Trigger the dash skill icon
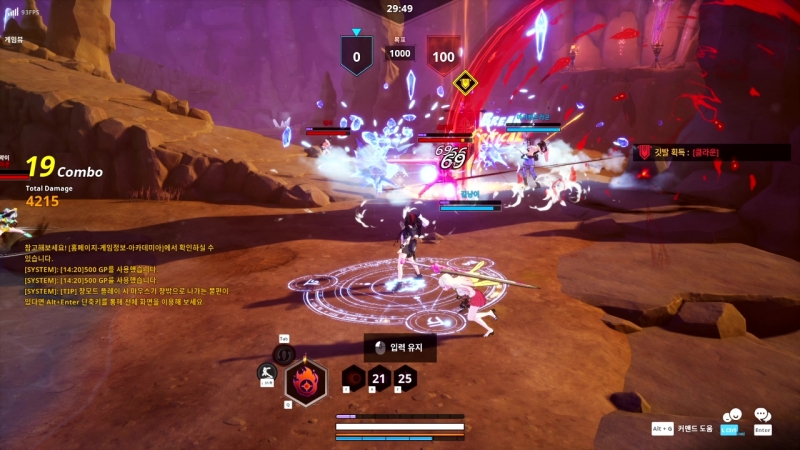 (267, 373)
